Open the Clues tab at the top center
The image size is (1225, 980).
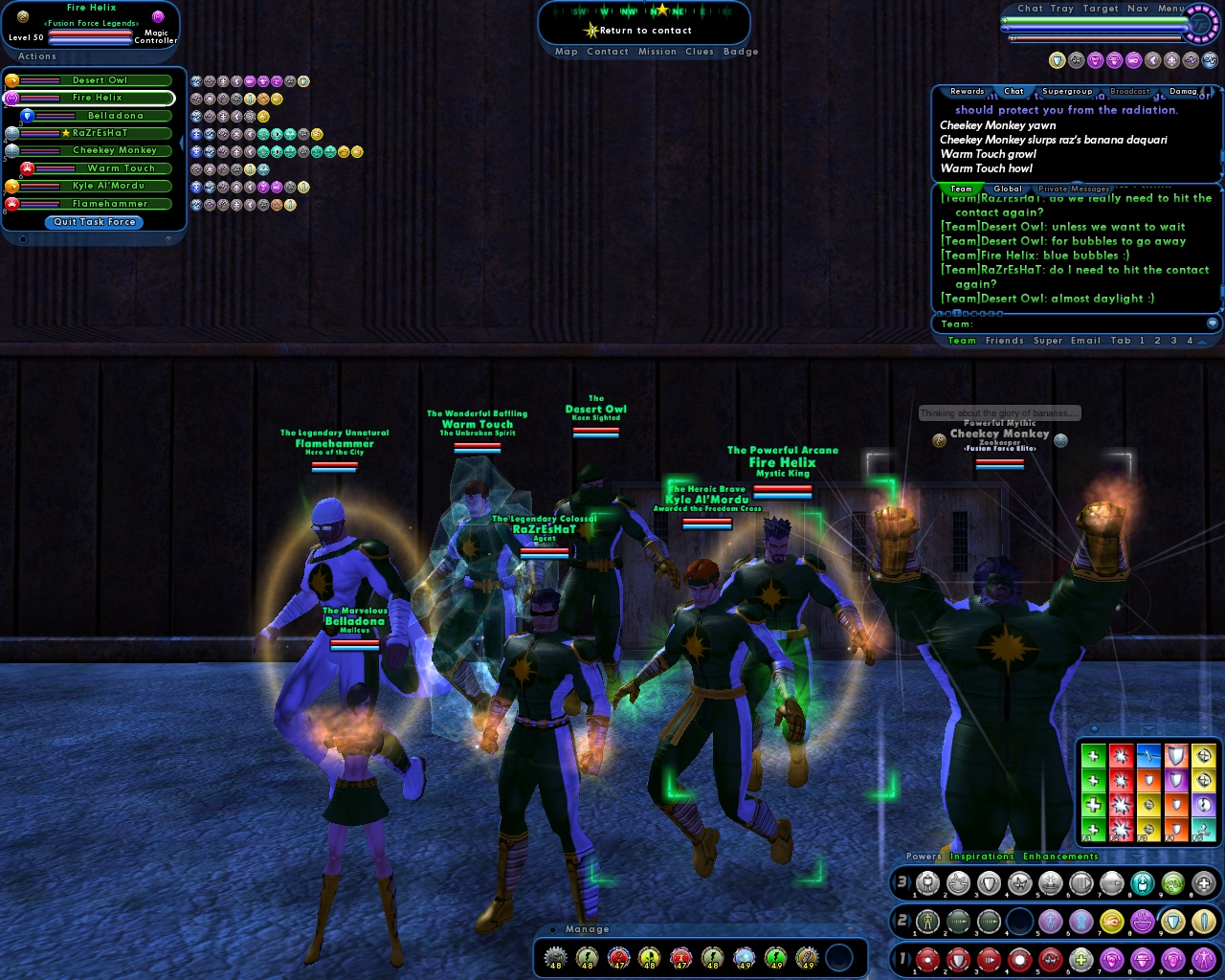pyautogui.click(x=699, y=52)
